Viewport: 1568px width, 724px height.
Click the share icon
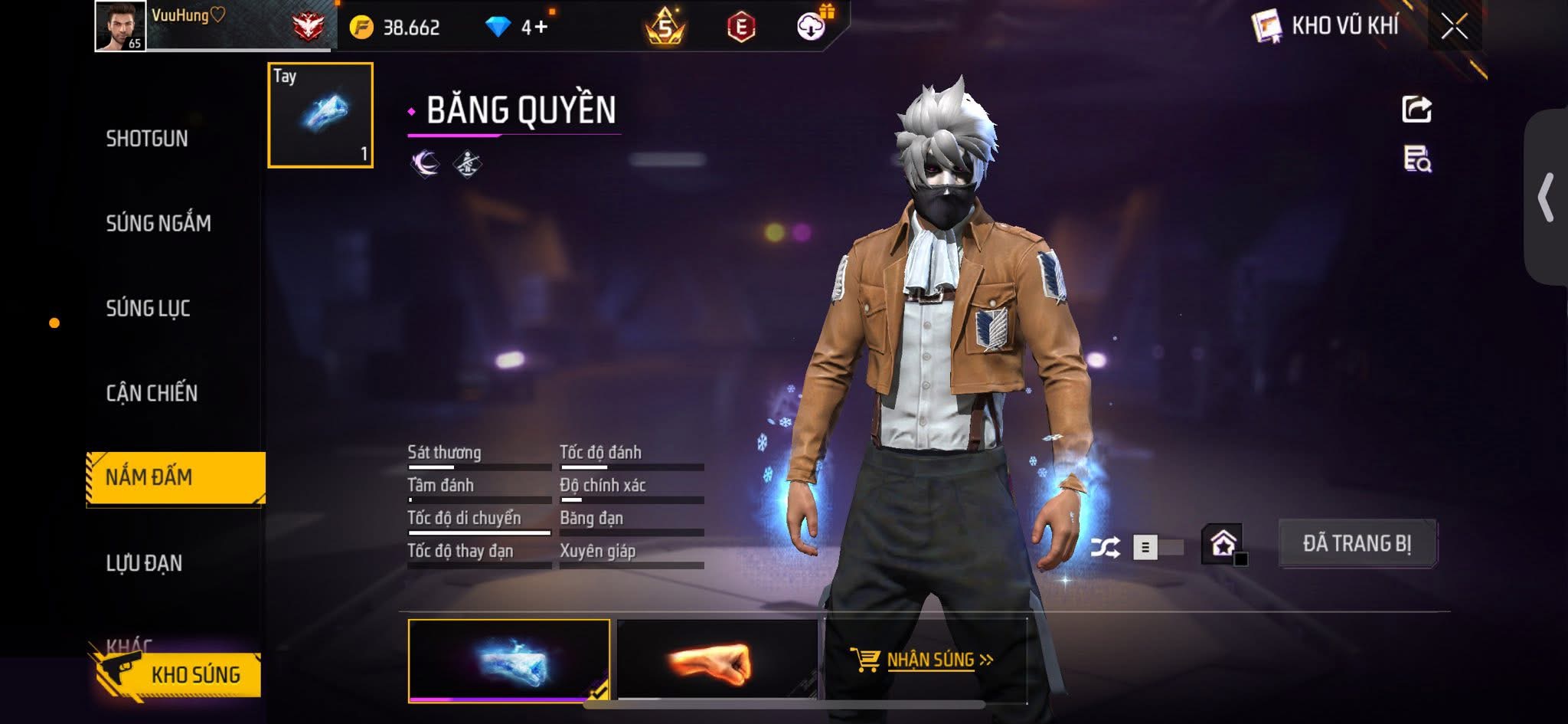(1416, 109)
